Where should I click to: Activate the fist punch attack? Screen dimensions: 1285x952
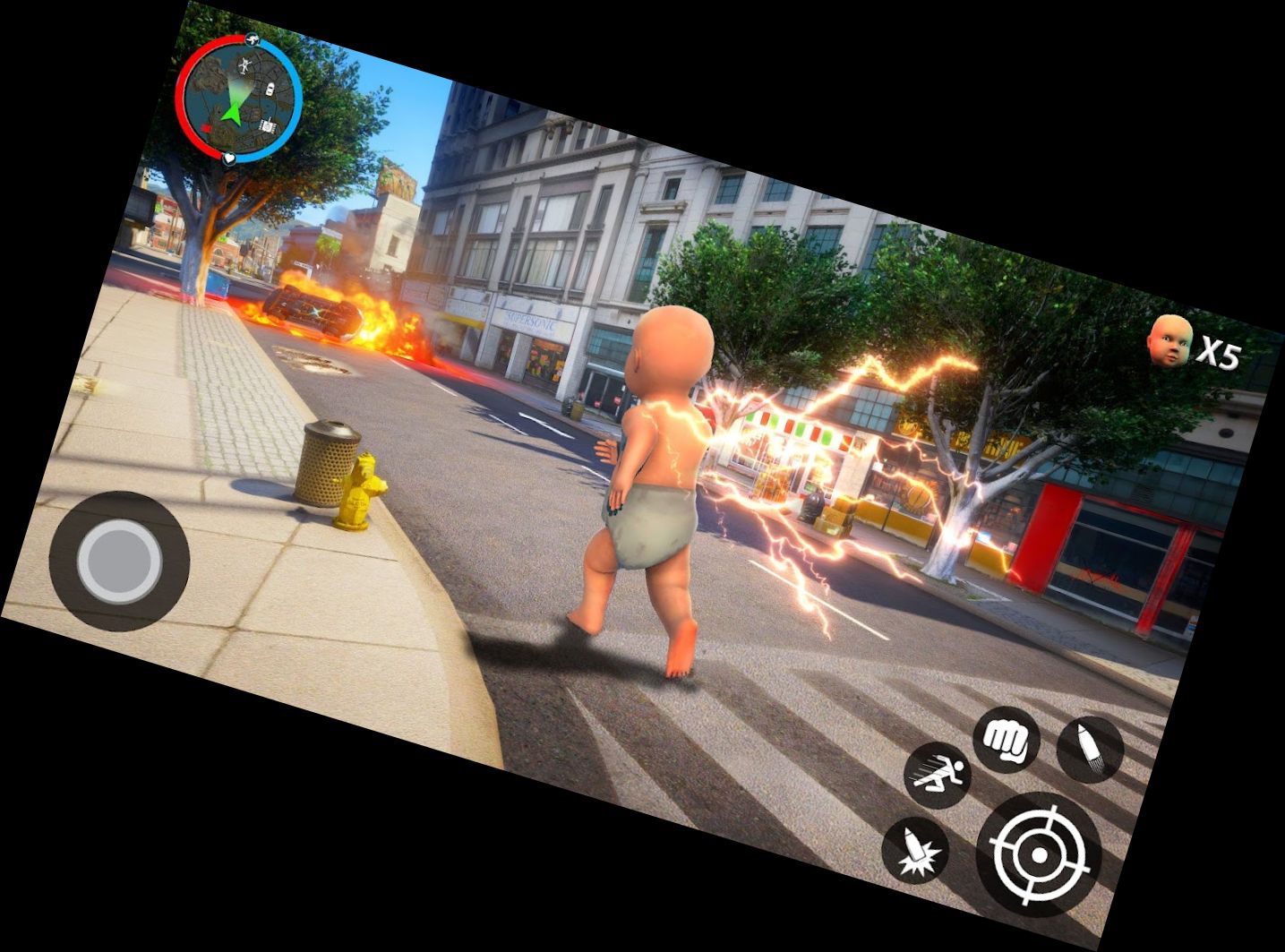click(1007, 739)
